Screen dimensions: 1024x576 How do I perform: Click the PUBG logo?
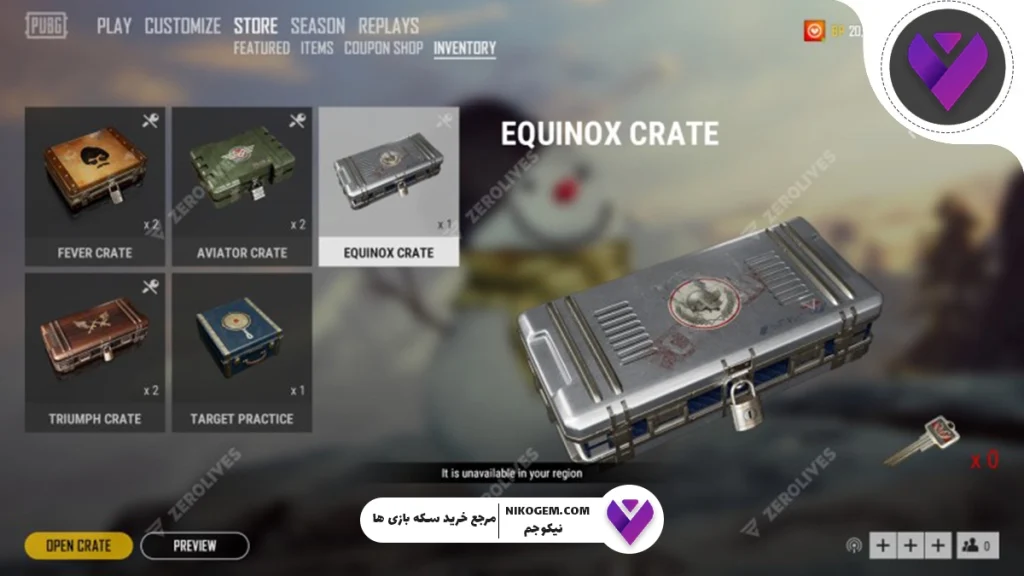coord(48,26)
